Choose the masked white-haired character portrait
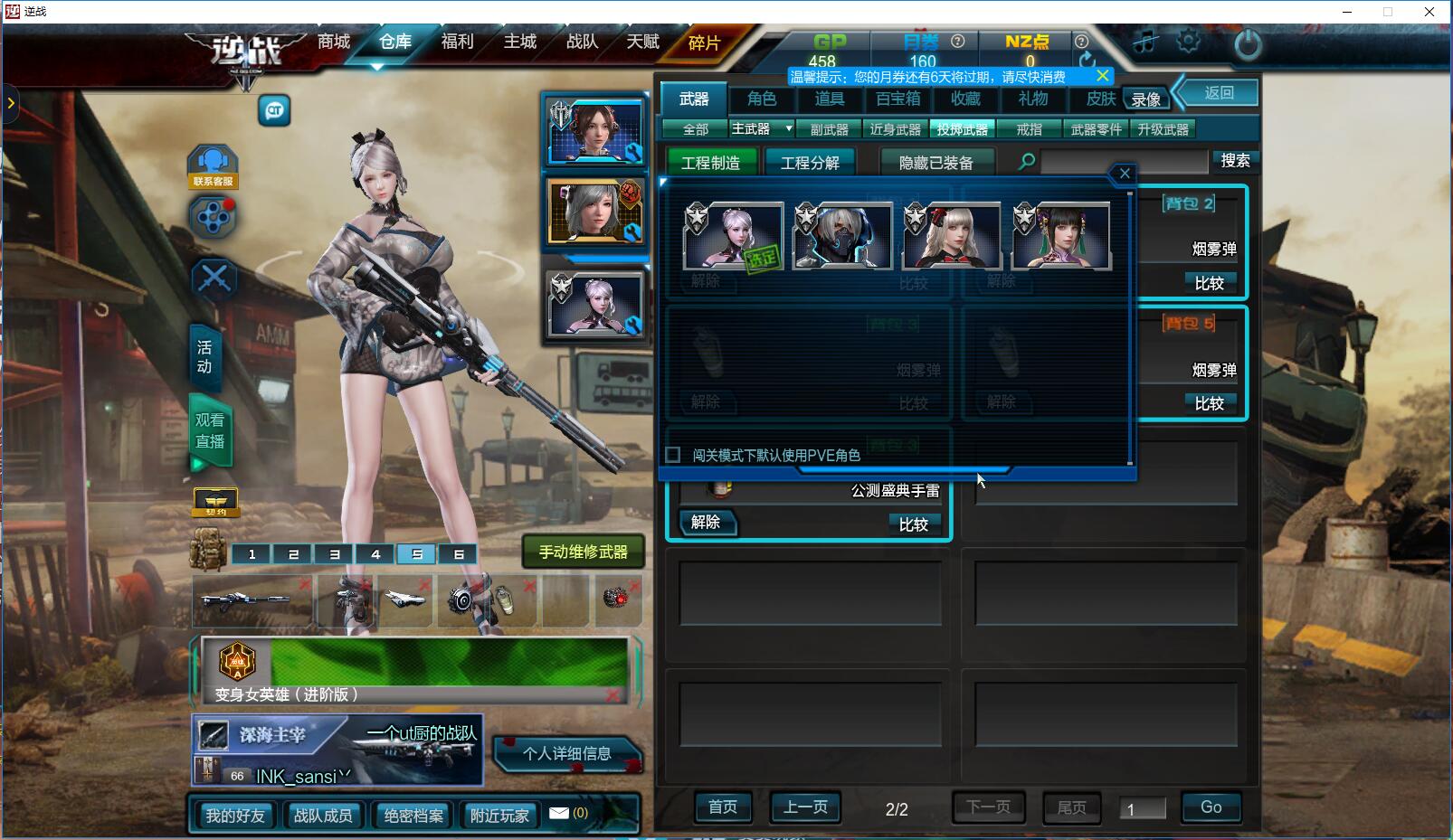 coord(842,237)
